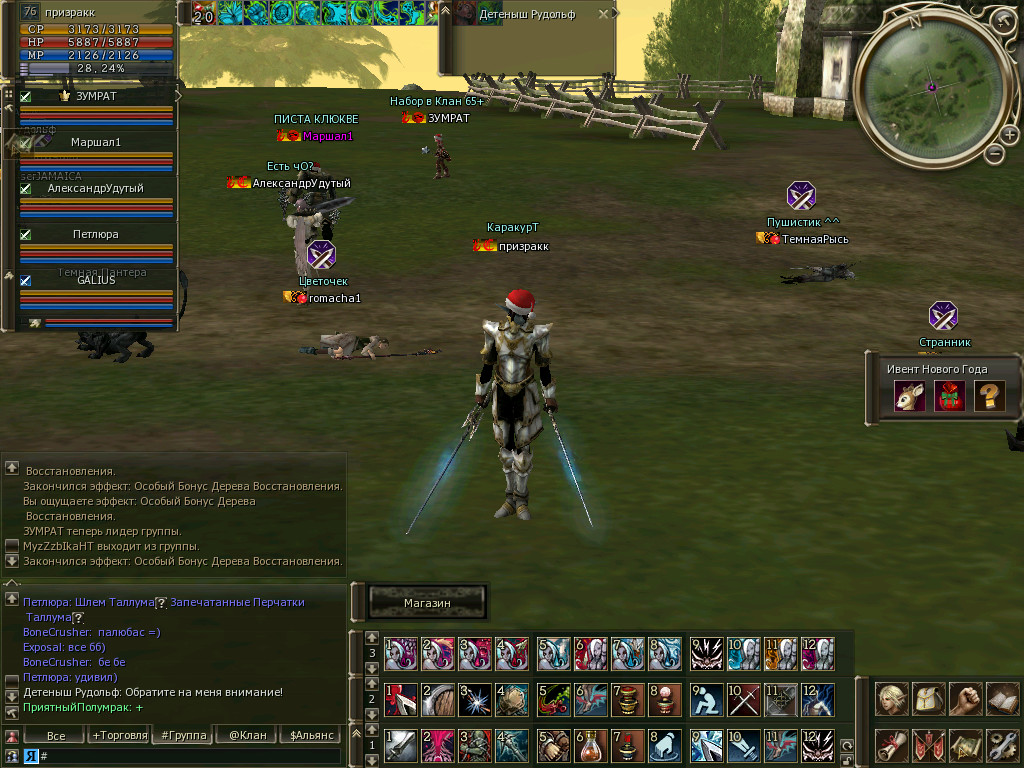Select the #Группа chat tab
Screen dimensions: 1024x768
click(x=183, y=735)
